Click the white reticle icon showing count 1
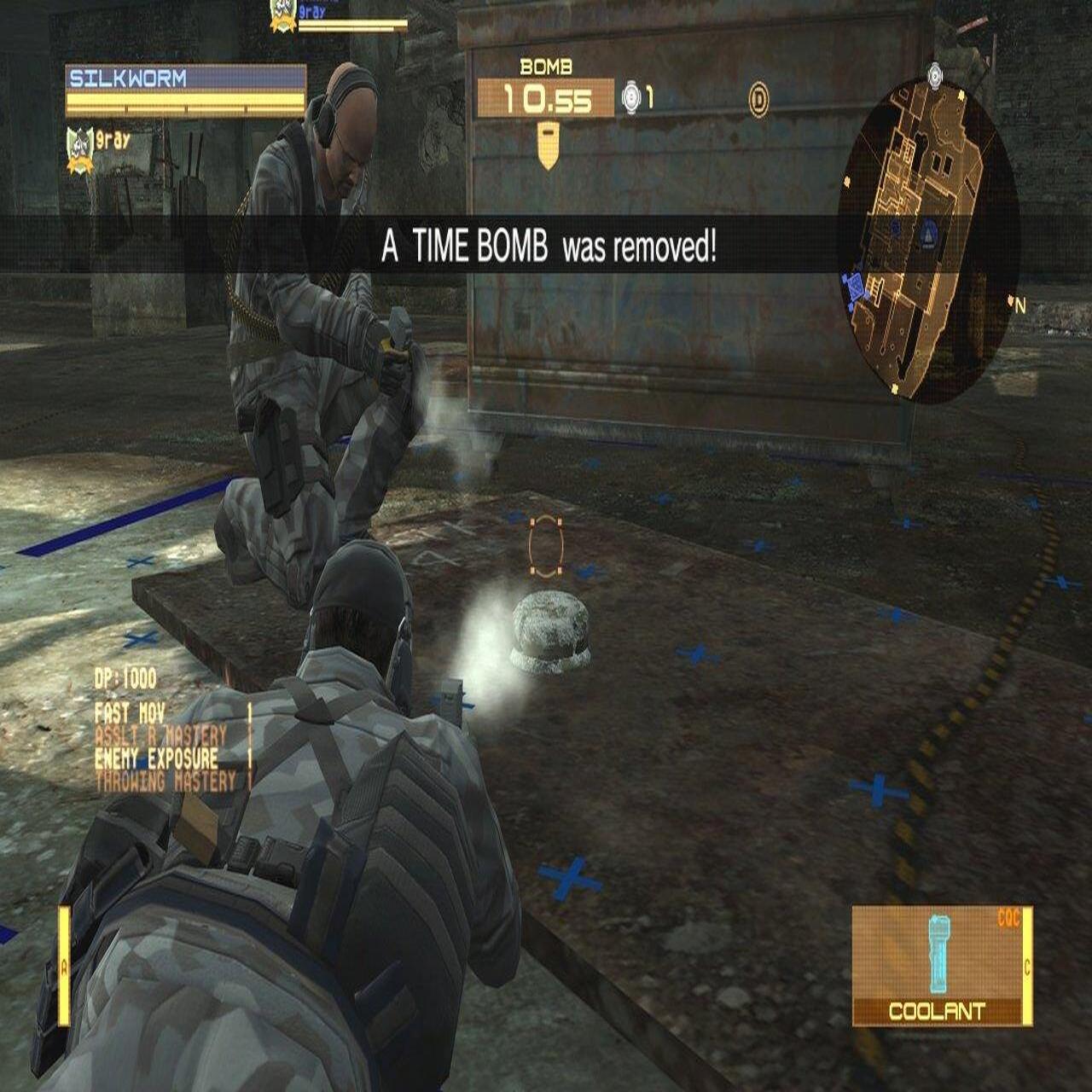 point(630,96)
